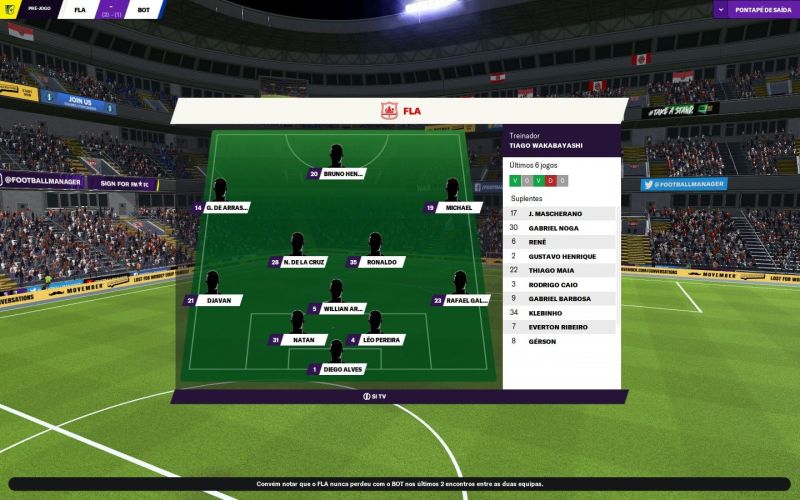Select substitute Thiago Maia
Viewport: 800px width, 500px height.
pos(561,270)
